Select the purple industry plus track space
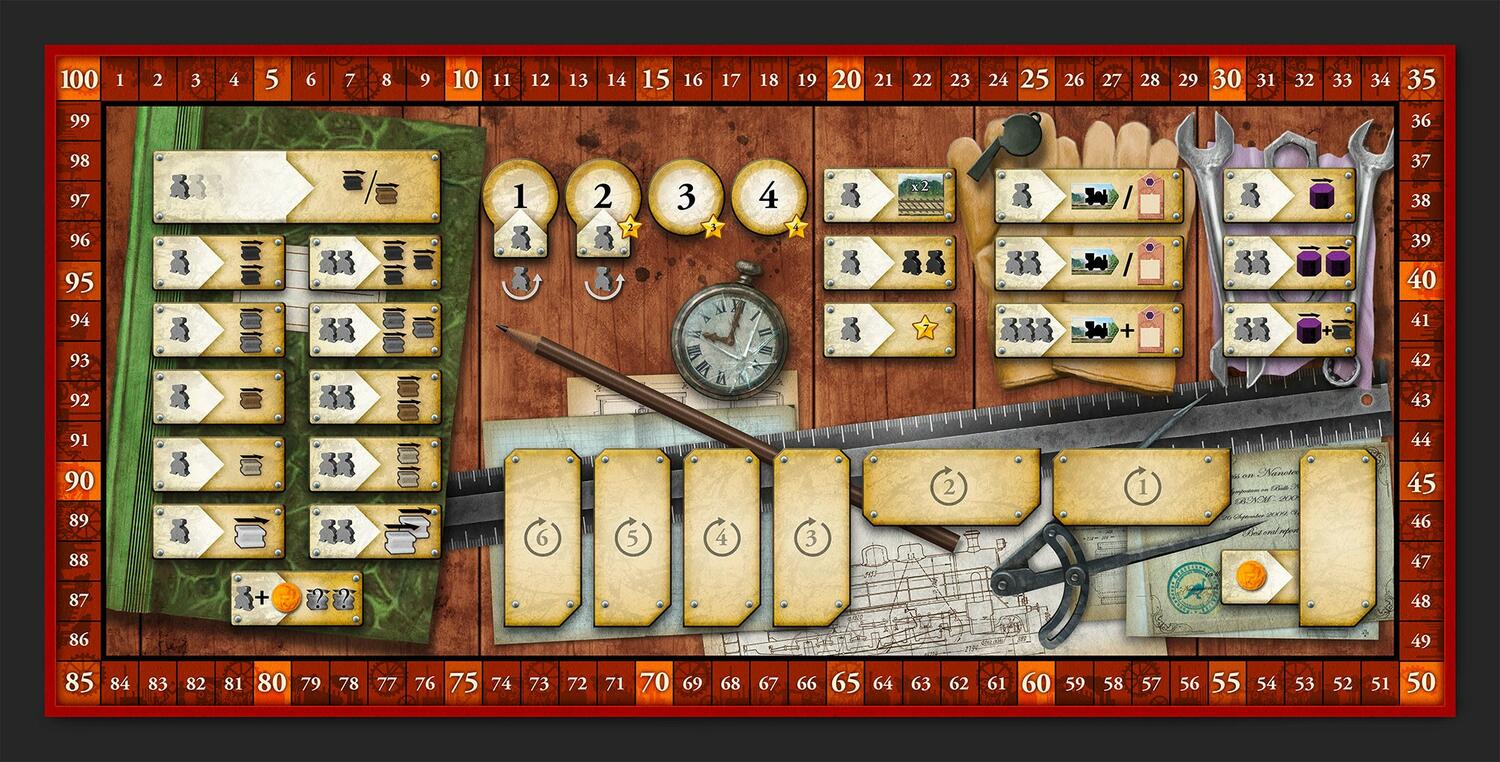 1289,330
